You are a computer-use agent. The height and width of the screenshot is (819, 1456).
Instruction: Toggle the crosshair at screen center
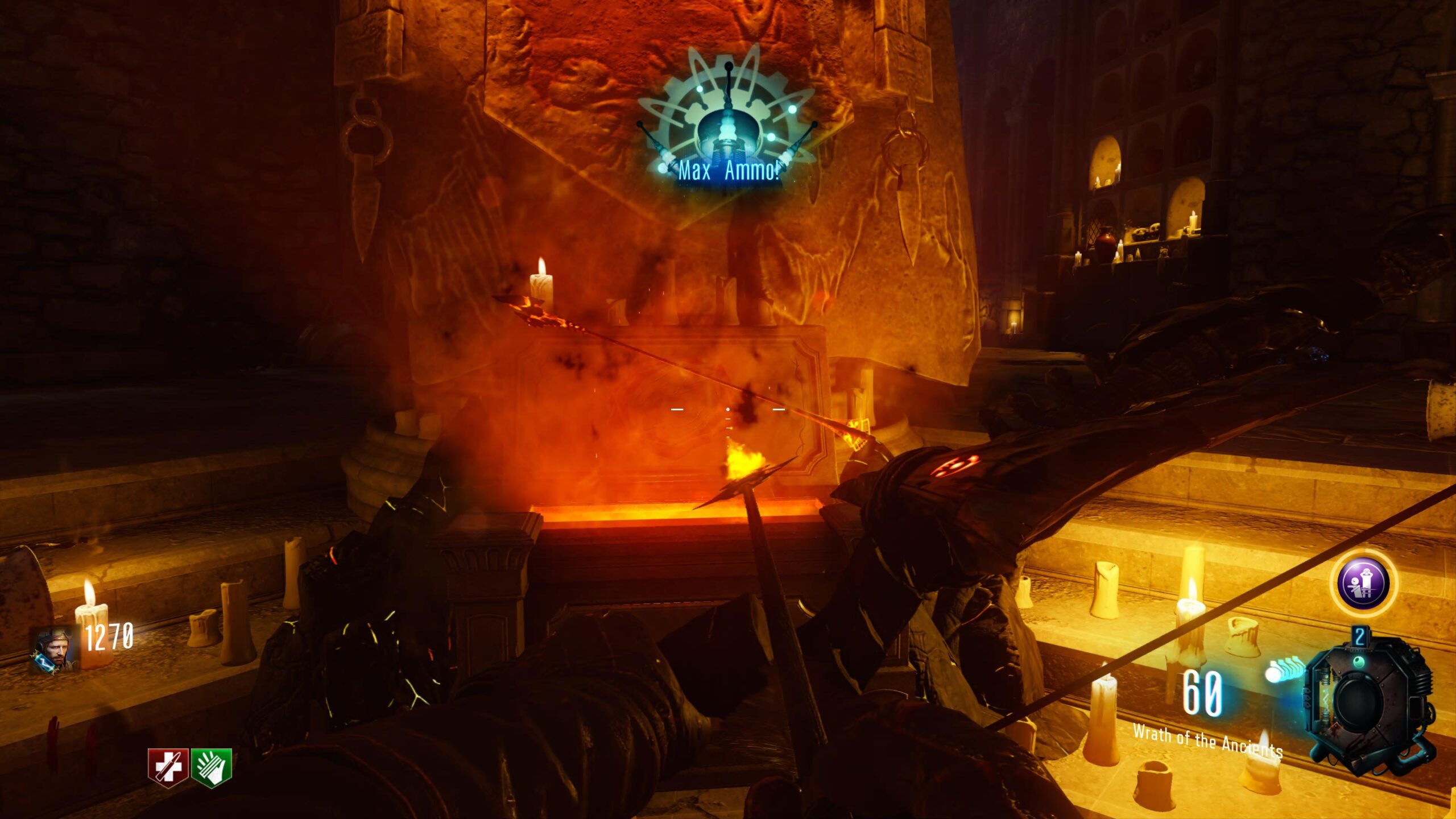[x=728, y=409]
